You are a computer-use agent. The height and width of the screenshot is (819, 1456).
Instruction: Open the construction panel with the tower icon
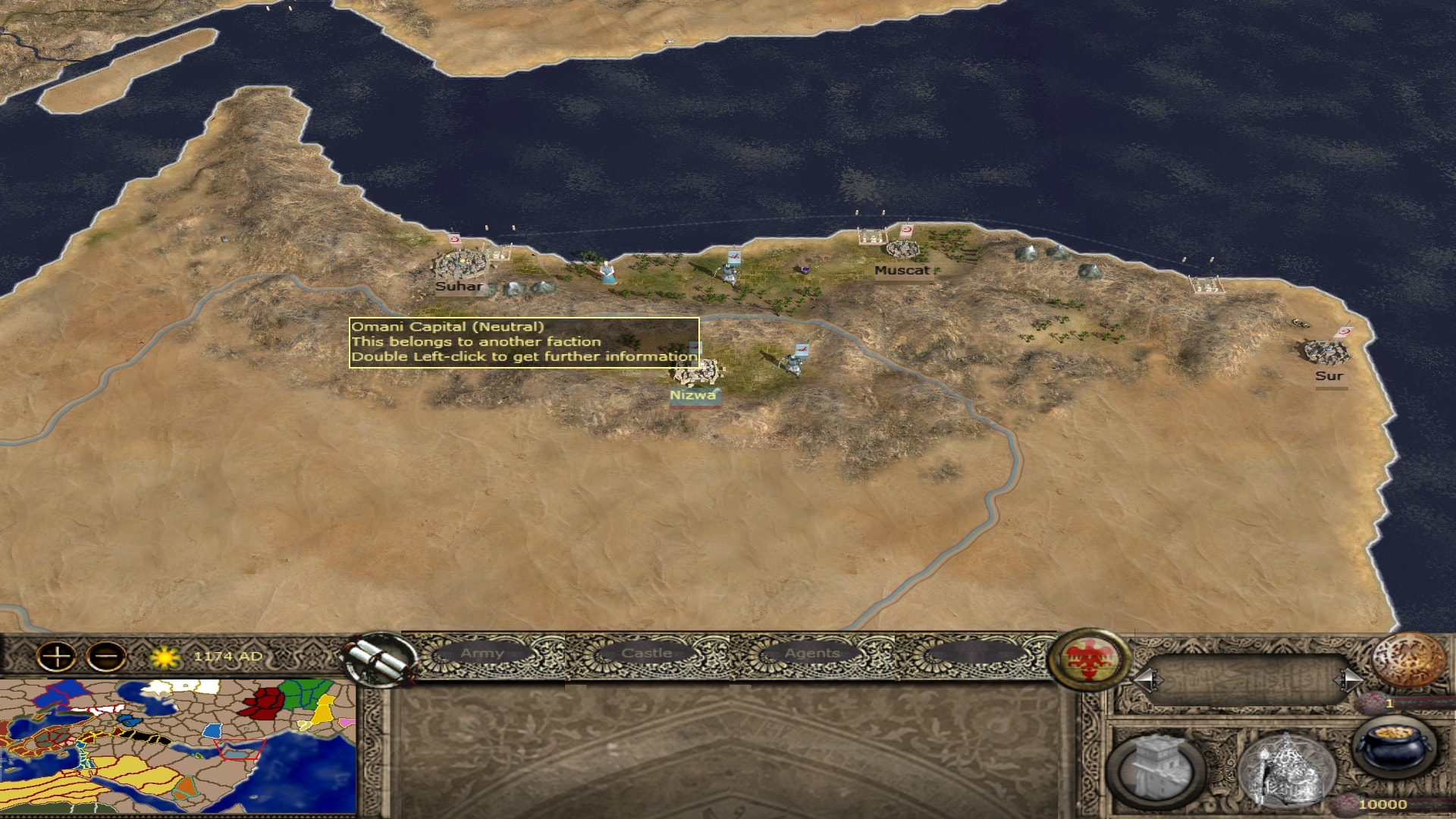pos(1156,767)
